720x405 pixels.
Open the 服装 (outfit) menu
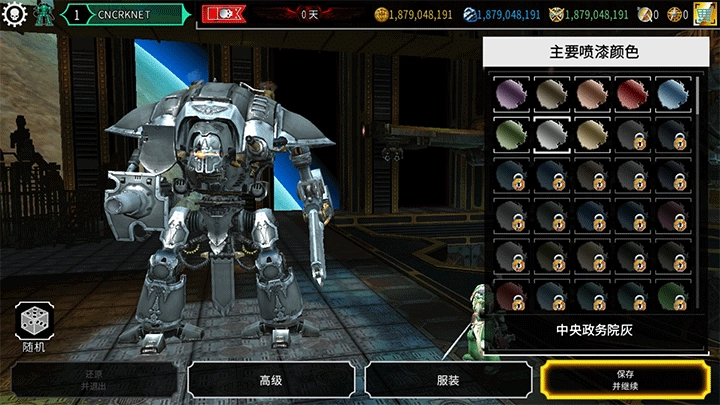pyautogui.click(x=448, y=380)
